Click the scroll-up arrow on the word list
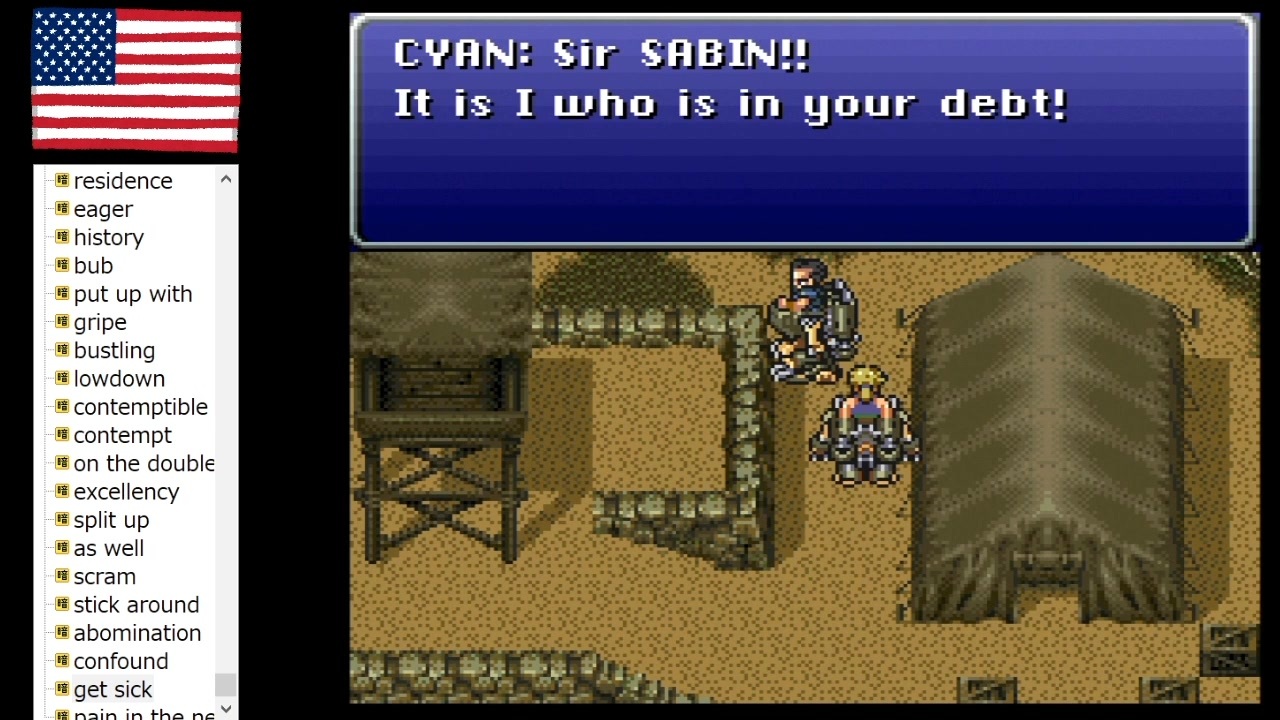1280x720 pixels. [226, 178]
